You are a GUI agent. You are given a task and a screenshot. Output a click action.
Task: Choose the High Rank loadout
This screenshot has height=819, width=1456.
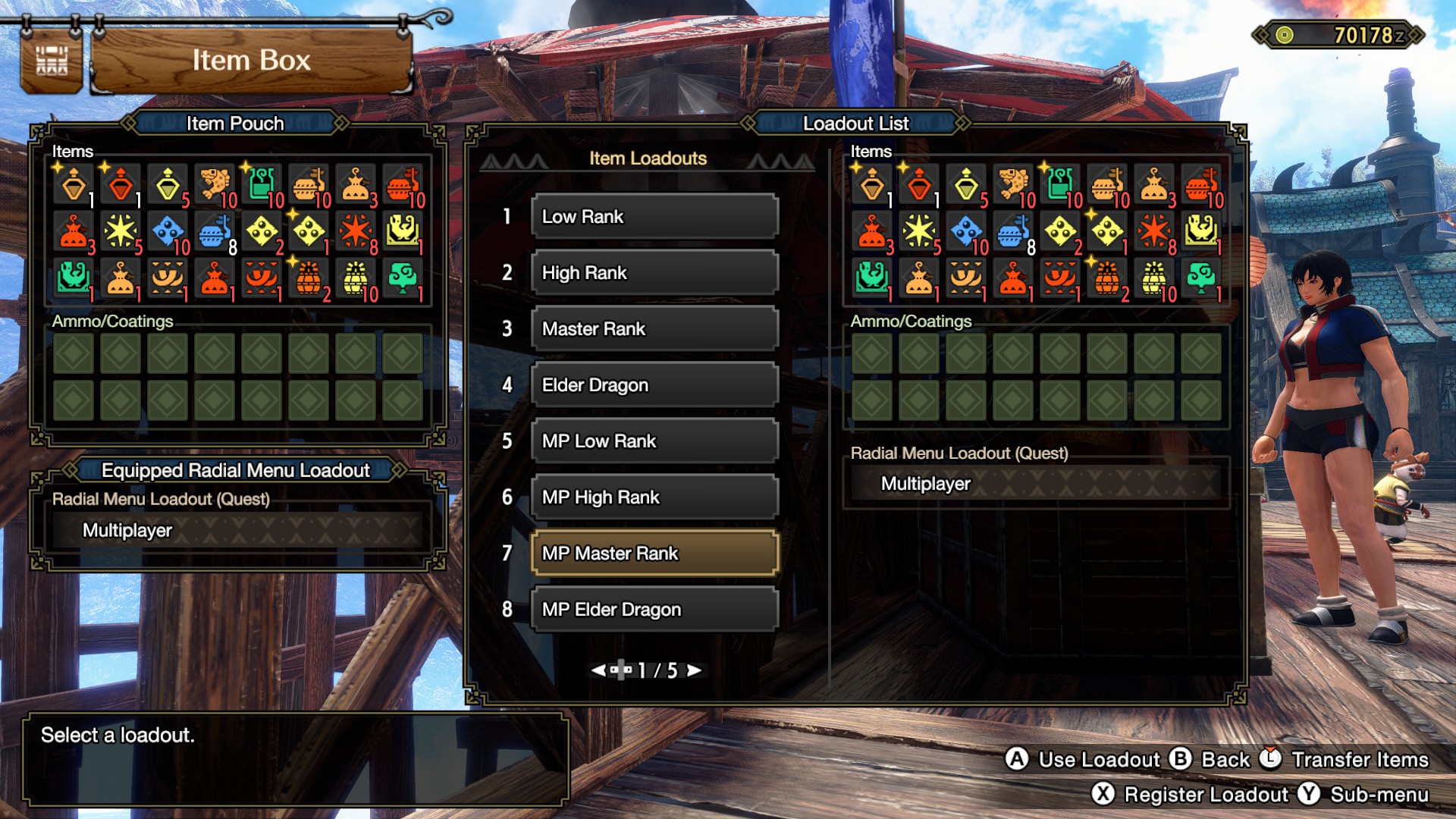click(x=654, y=273)
